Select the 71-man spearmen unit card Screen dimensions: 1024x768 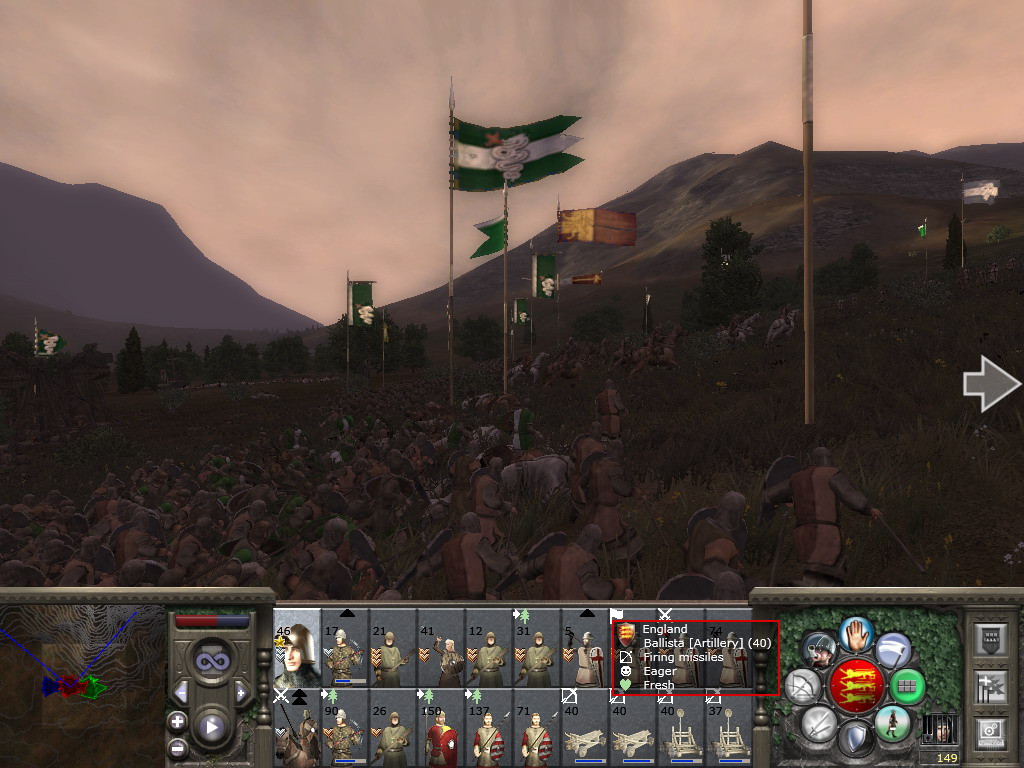537,727
